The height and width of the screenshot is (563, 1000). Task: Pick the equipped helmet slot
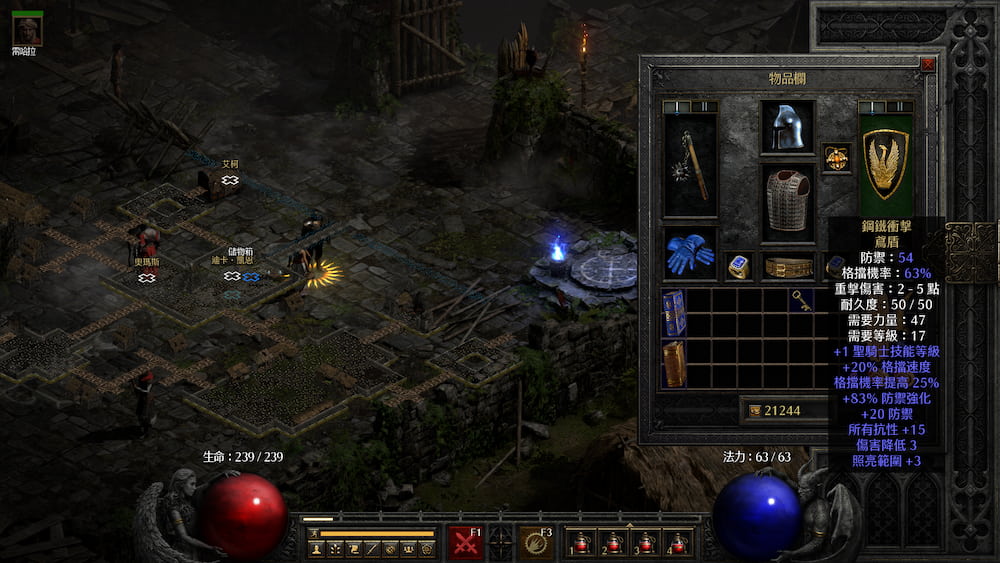click(787, 128)
